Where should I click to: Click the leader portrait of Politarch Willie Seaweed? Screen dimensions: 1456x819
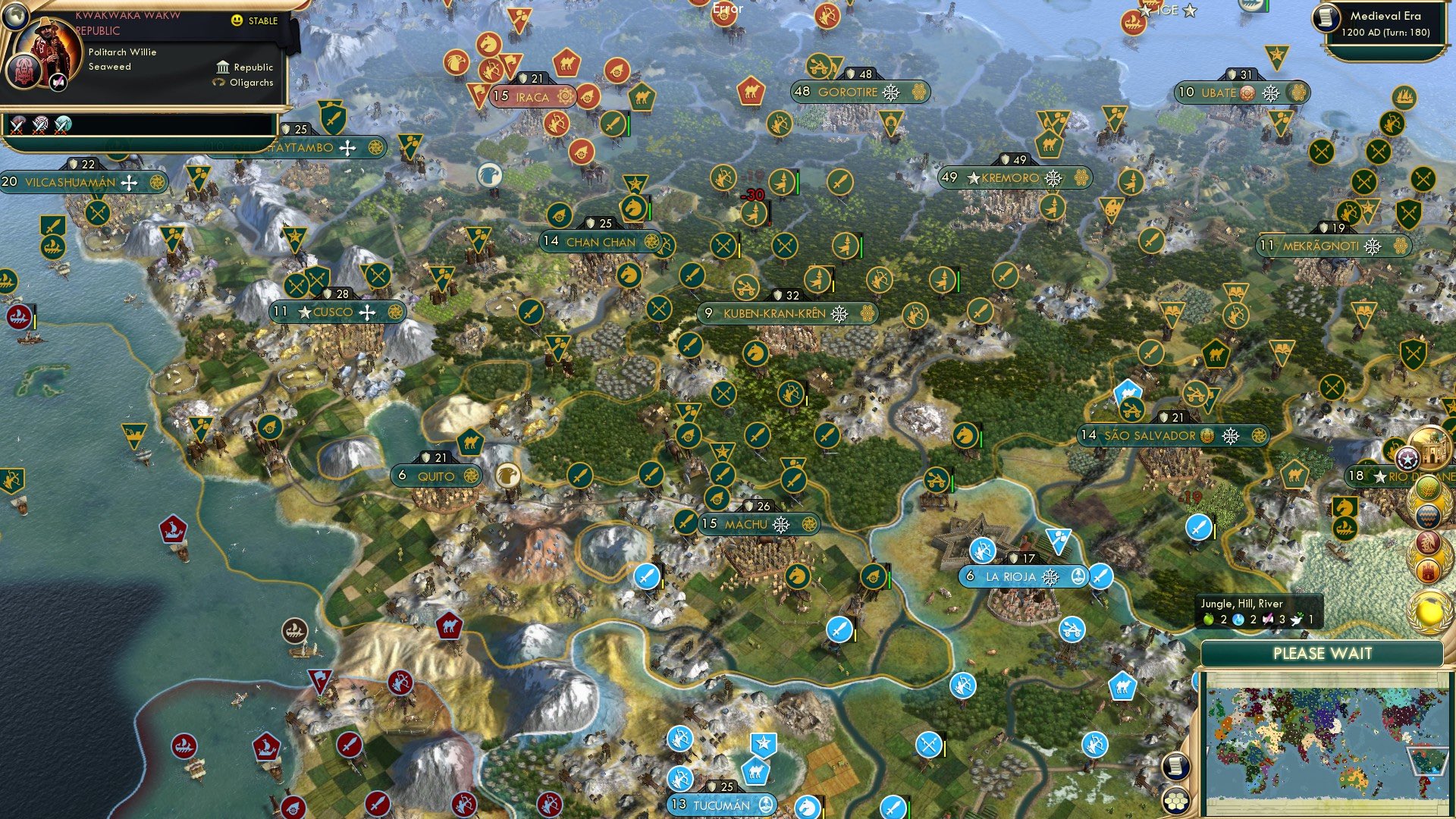click(x=49, y=48)
